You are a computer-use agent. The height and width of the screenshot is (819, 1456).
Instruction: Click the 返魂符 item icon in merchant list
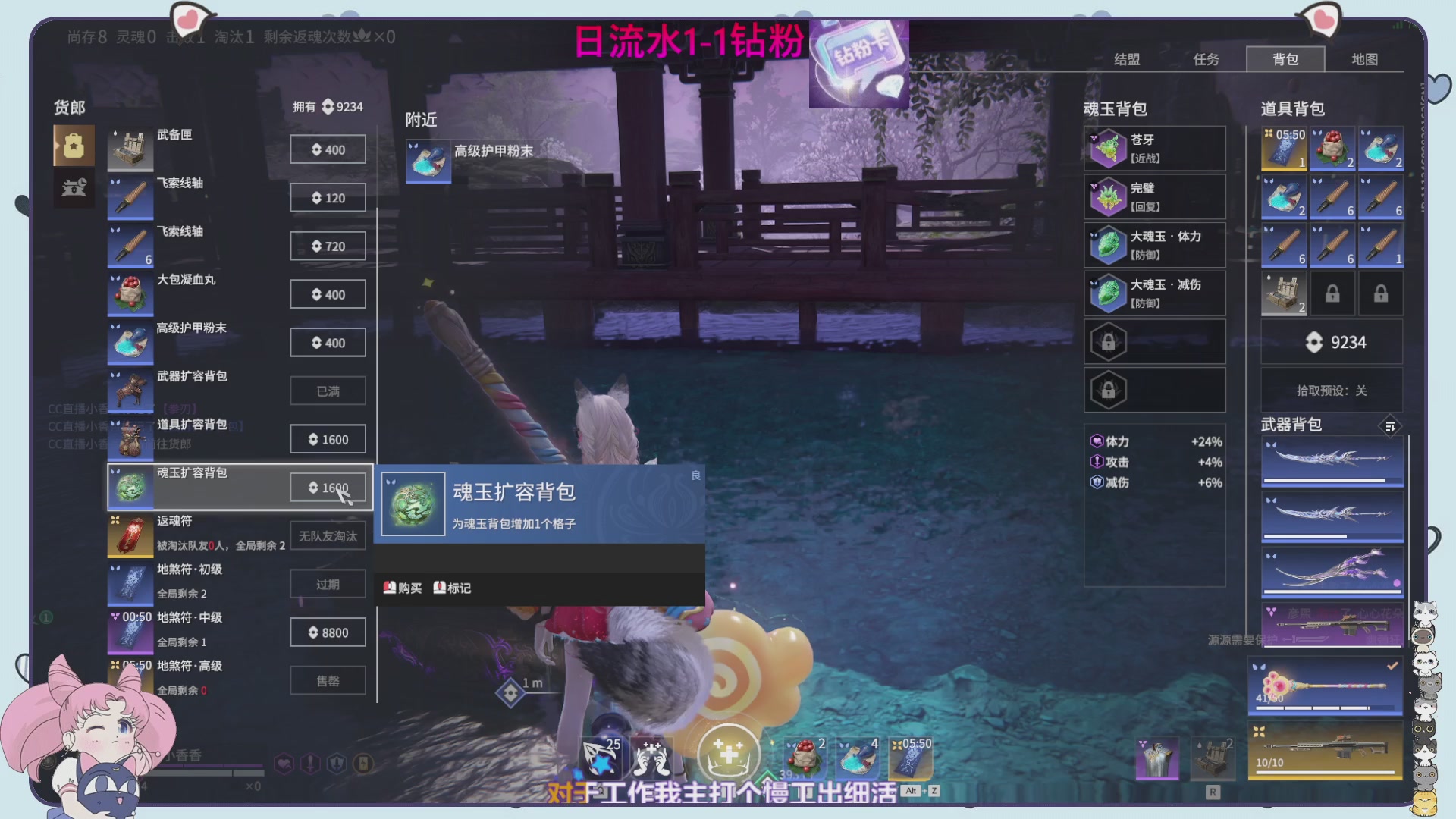(130, 535)
